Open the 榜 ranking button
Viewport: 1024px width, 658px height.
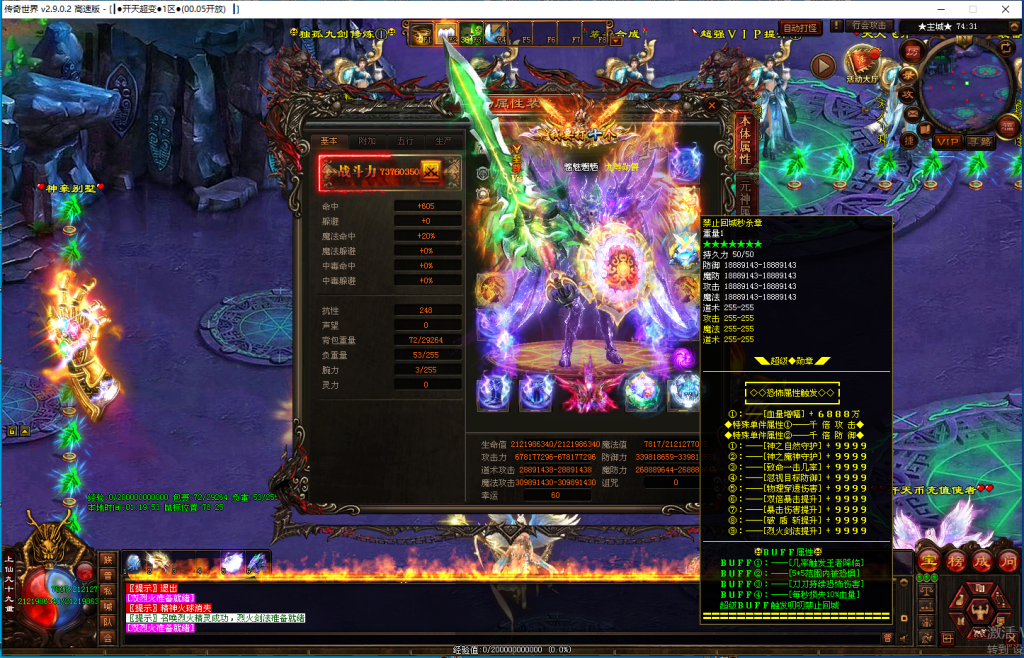pyautogui.click(x=956, y=559)
